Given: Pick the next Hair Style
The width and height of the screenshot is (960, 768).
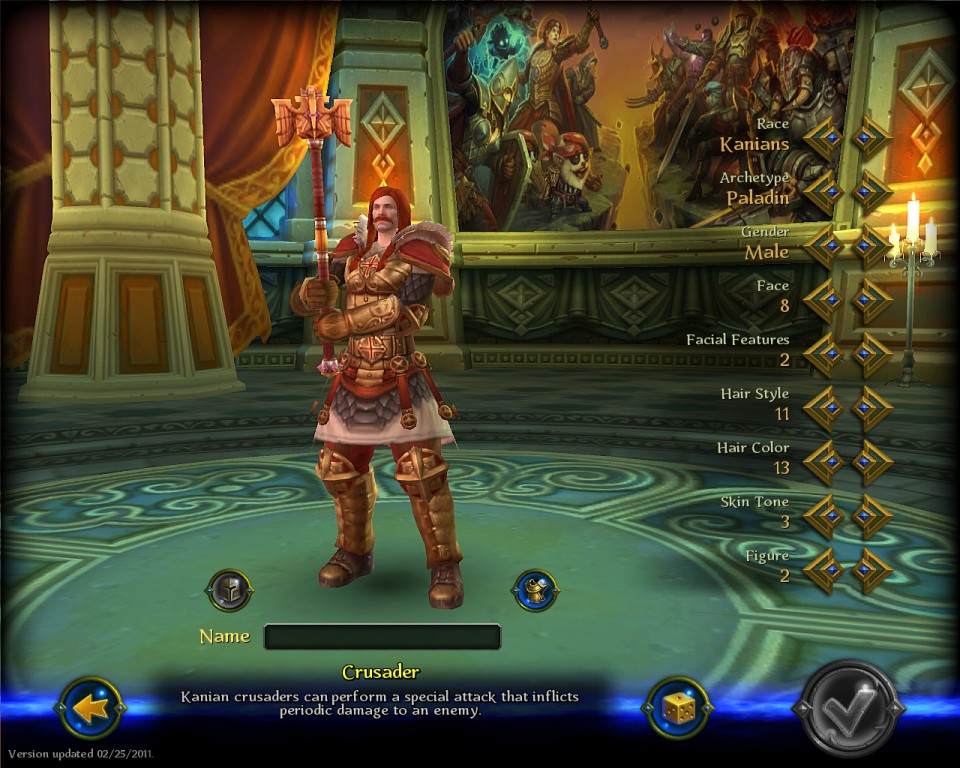Looking at the screenshot, I should point(871,408).
